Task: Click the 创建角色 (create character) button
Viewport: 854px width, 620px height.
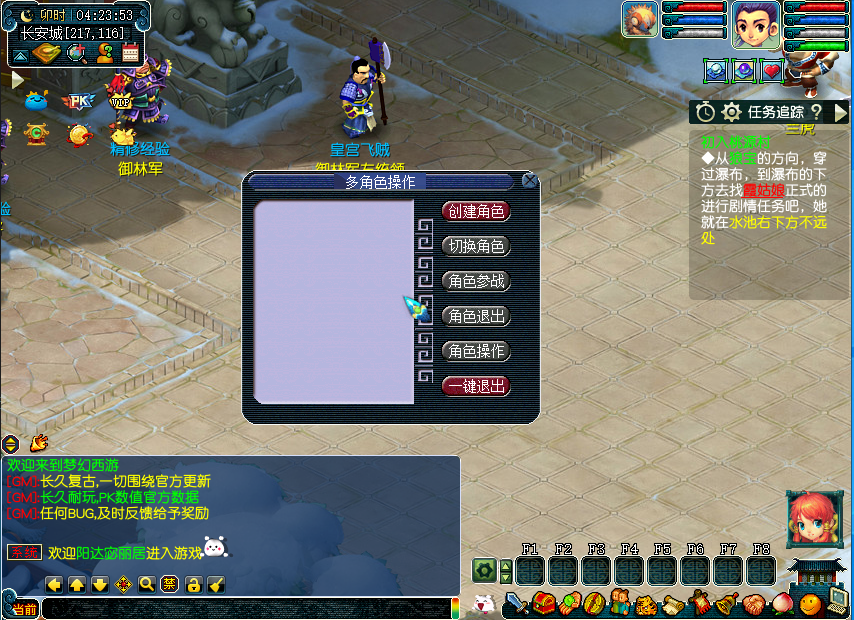Action: pos(476,211)
